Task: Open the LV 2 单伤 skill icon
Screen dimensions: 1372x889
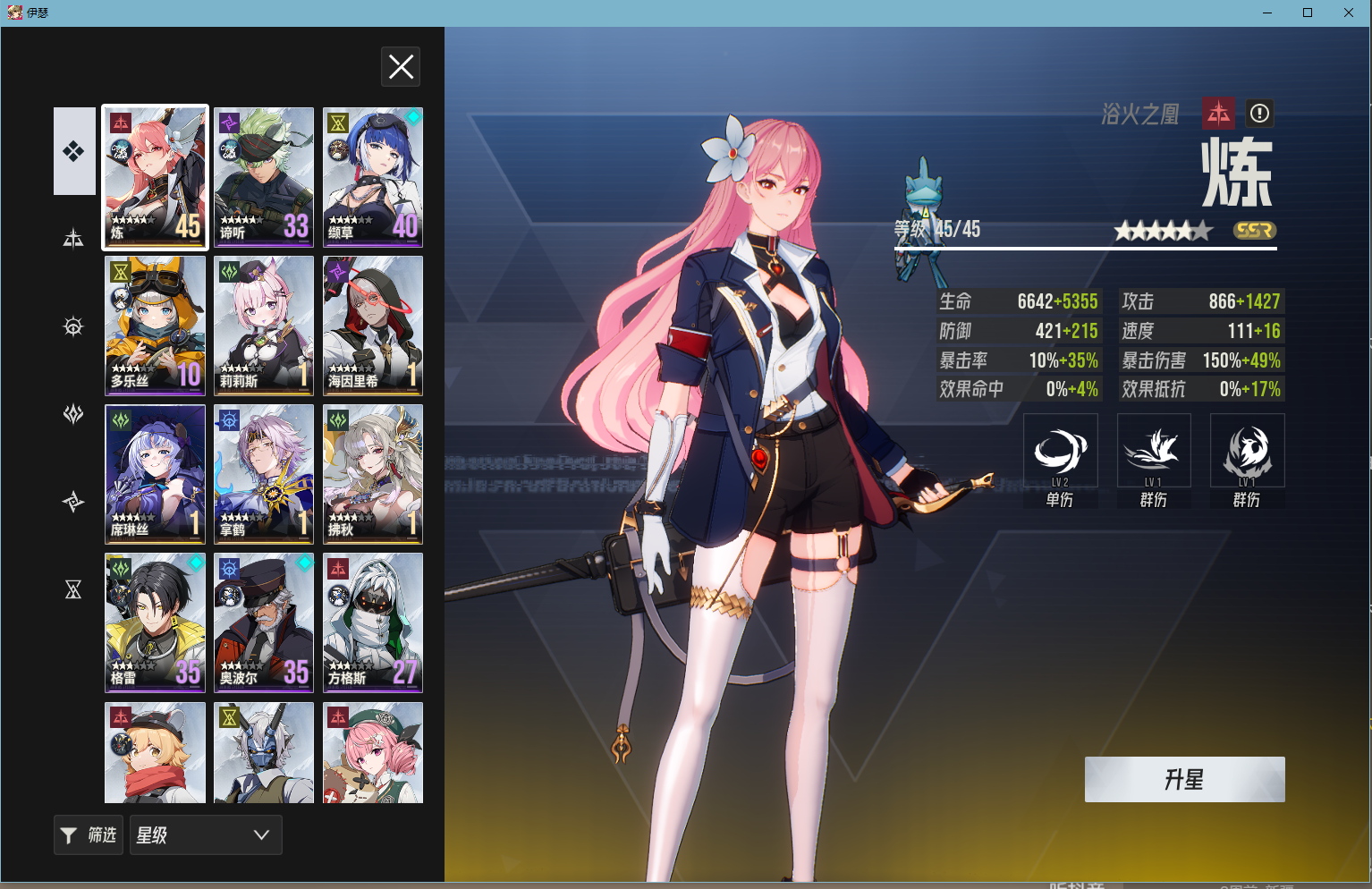Action: coord(1061,450)
